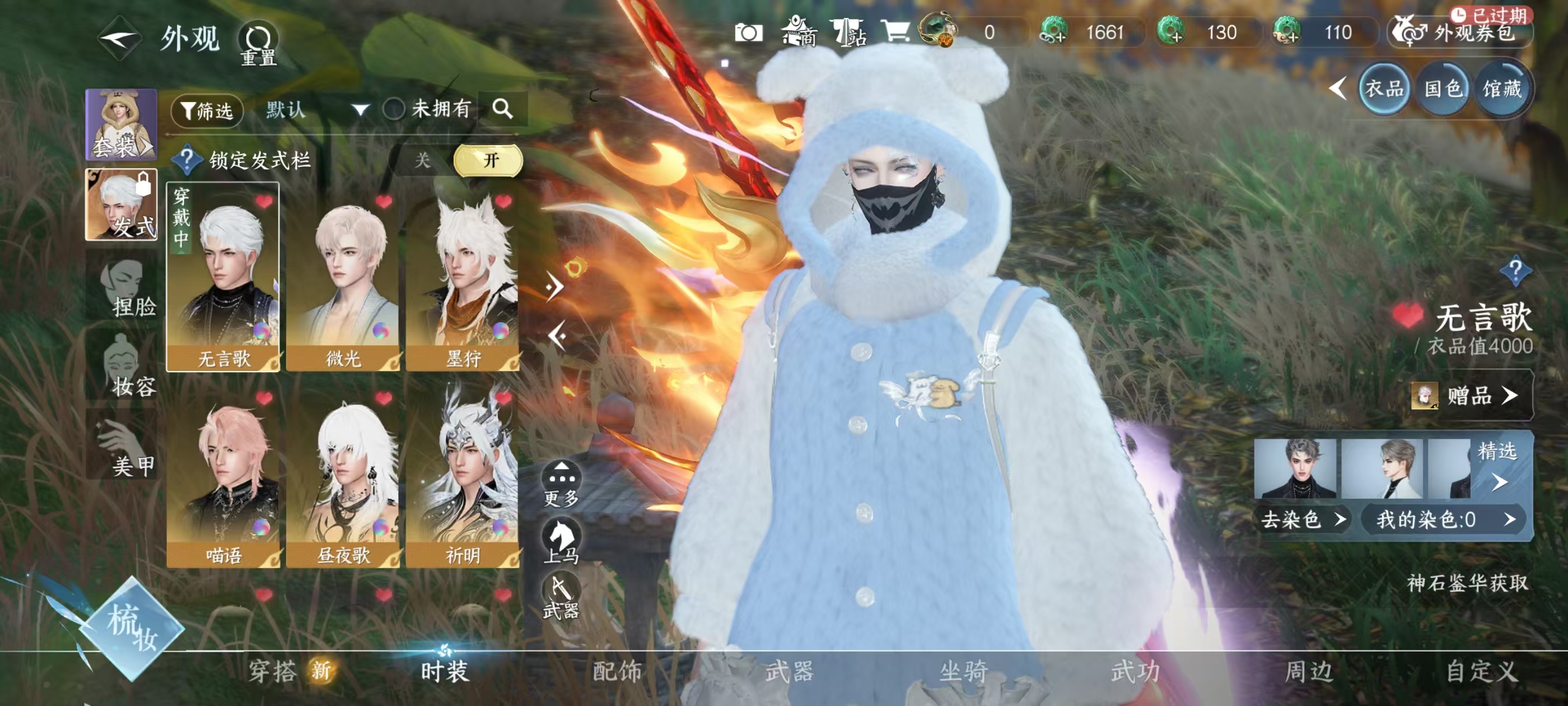Viewport: 1568px width, 706px height.
Task: Pick the 昼夜歌 hairstyle card
Action: (343, 475)
